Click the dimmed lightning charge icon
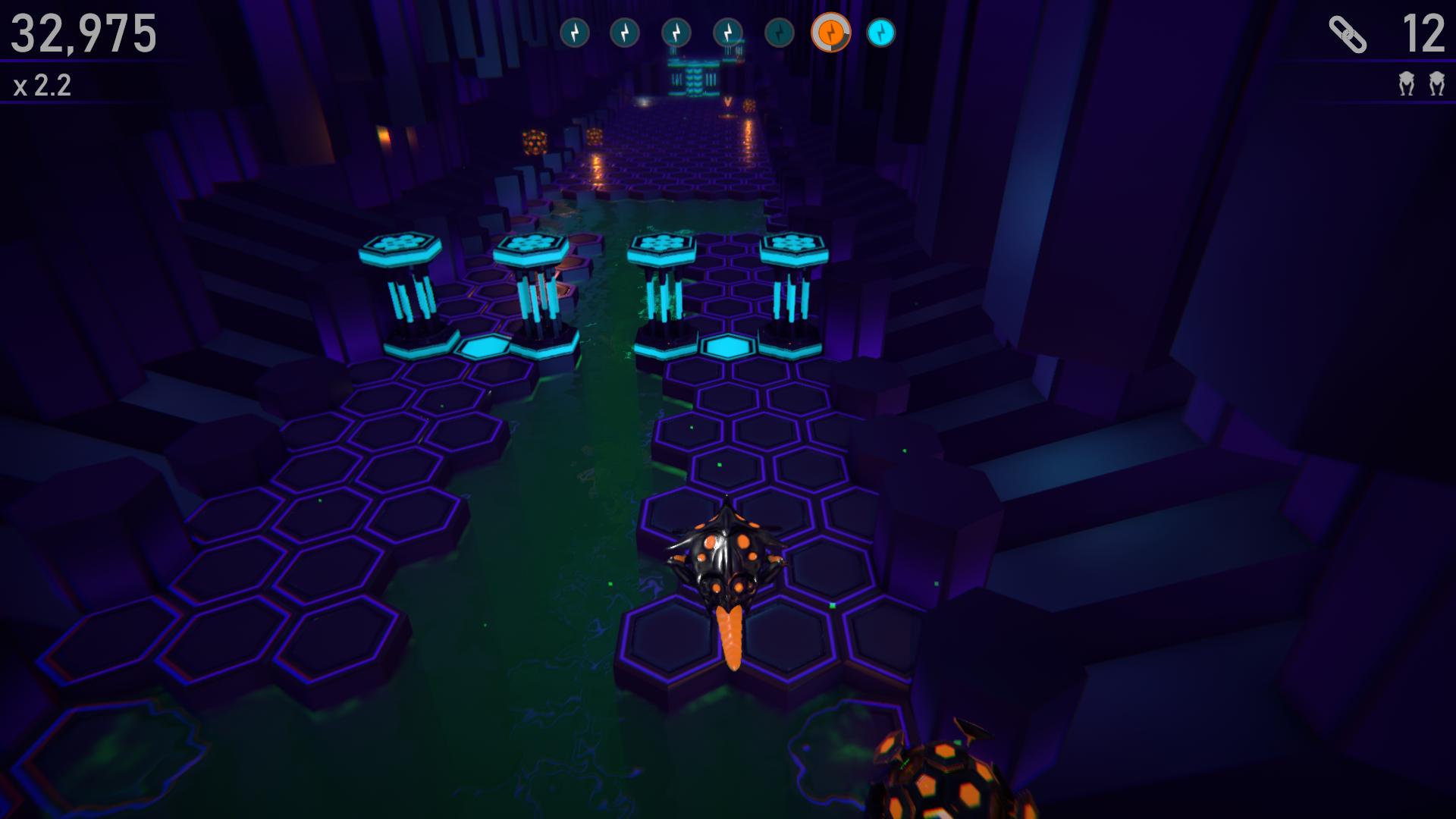 [x=778, y=33]
